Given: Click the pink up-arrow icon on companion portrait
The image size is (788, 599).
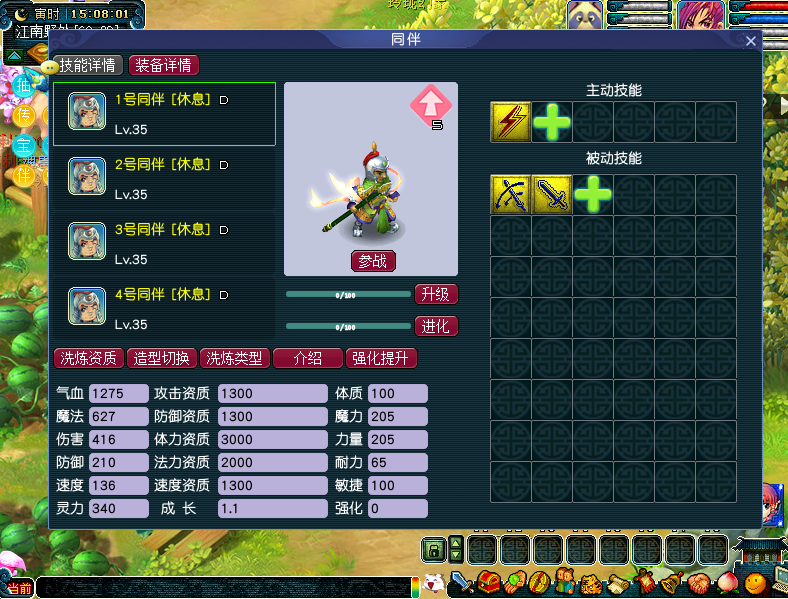Looking at the screenshot, I should pyautogui.click(x=430, y=105).
